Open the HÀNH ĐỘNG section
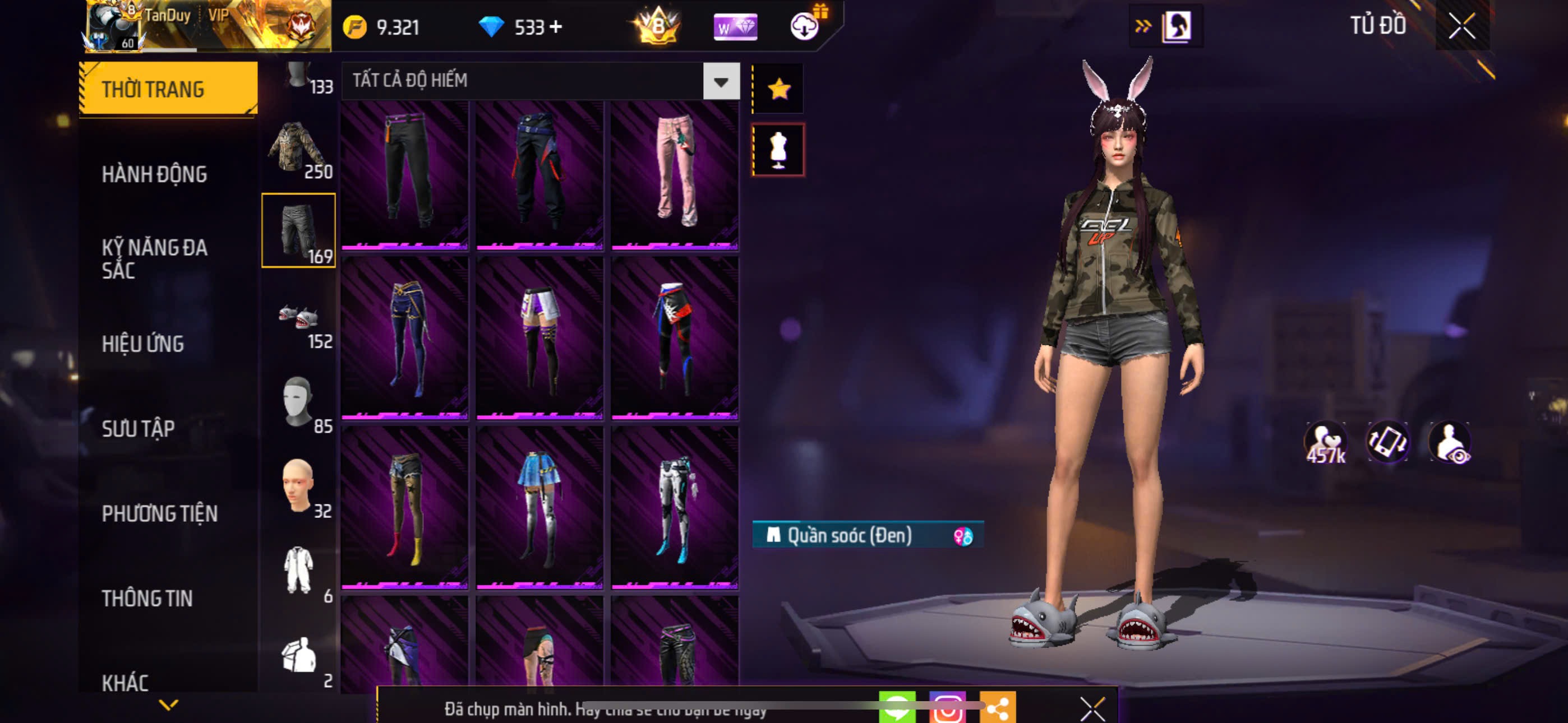1568x723 pixels. coord(154,174)
